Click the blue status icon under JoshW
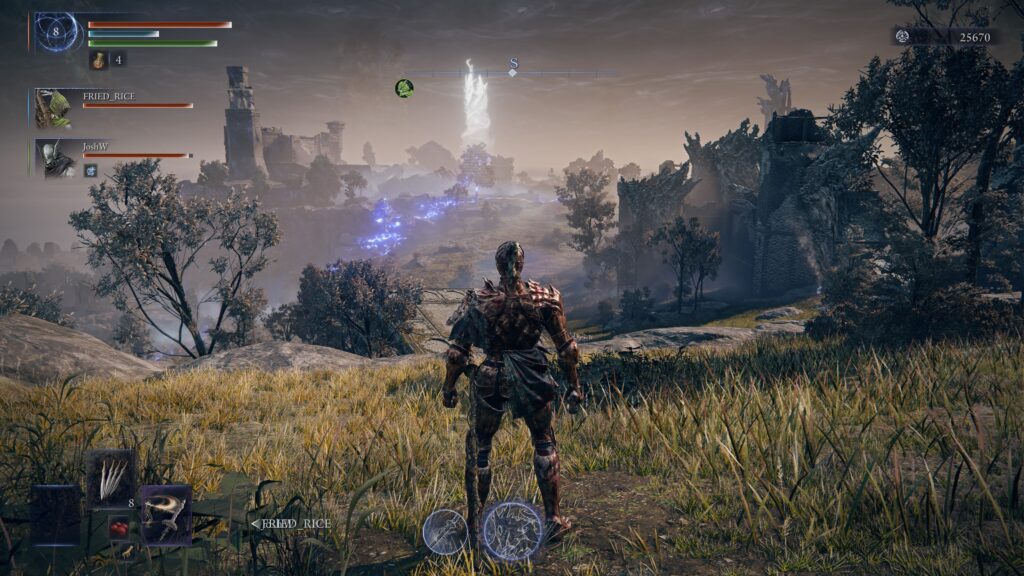This screenshot has height=576, width=1024. [90, 171]
